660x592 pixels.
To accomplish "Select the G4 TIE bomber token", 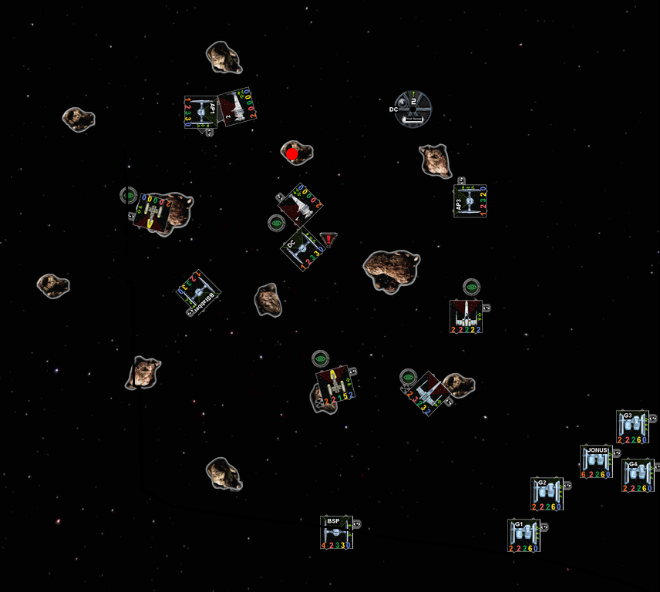I will pos(637,472).
